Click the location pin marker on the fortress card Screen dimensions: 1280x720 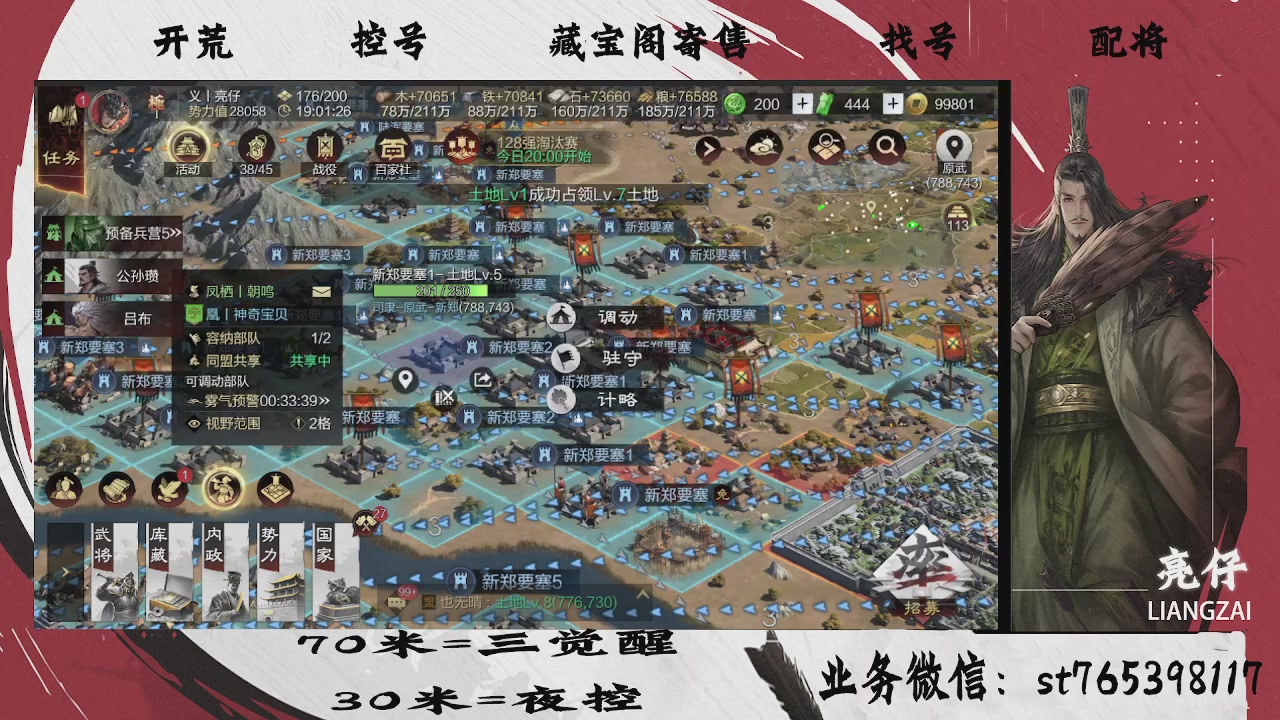(x=406, y=380)
